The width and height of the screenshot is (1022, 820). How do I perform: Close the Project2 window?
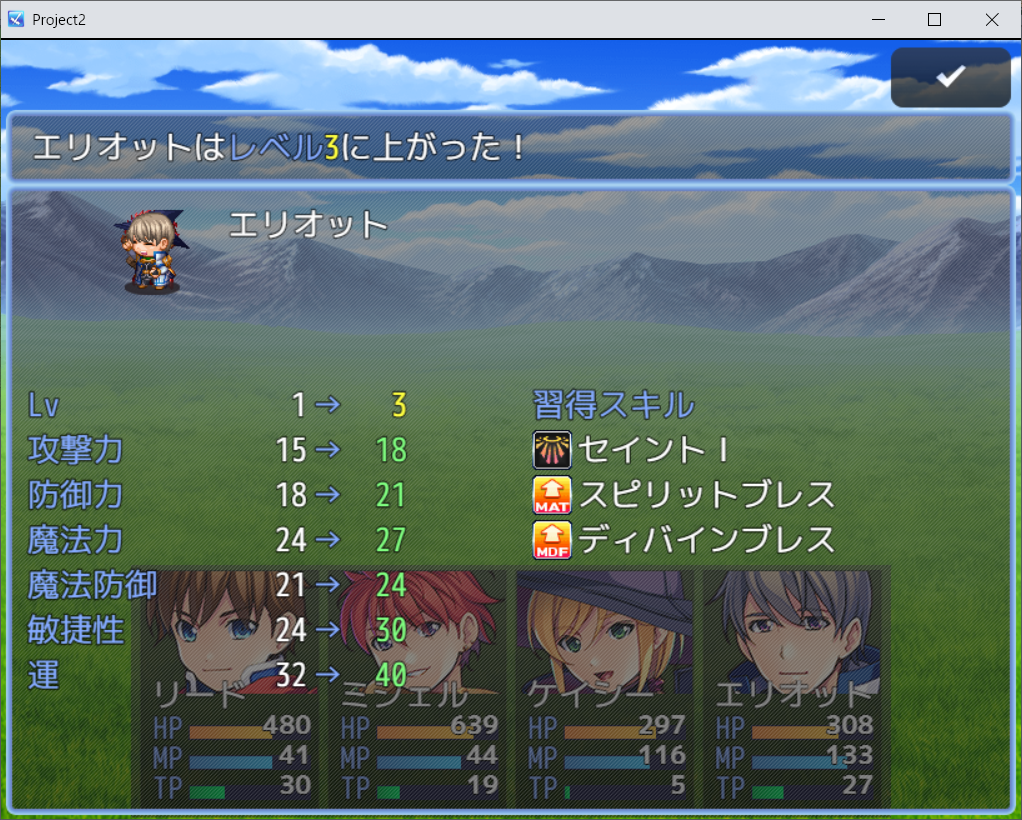pos(991,20)
